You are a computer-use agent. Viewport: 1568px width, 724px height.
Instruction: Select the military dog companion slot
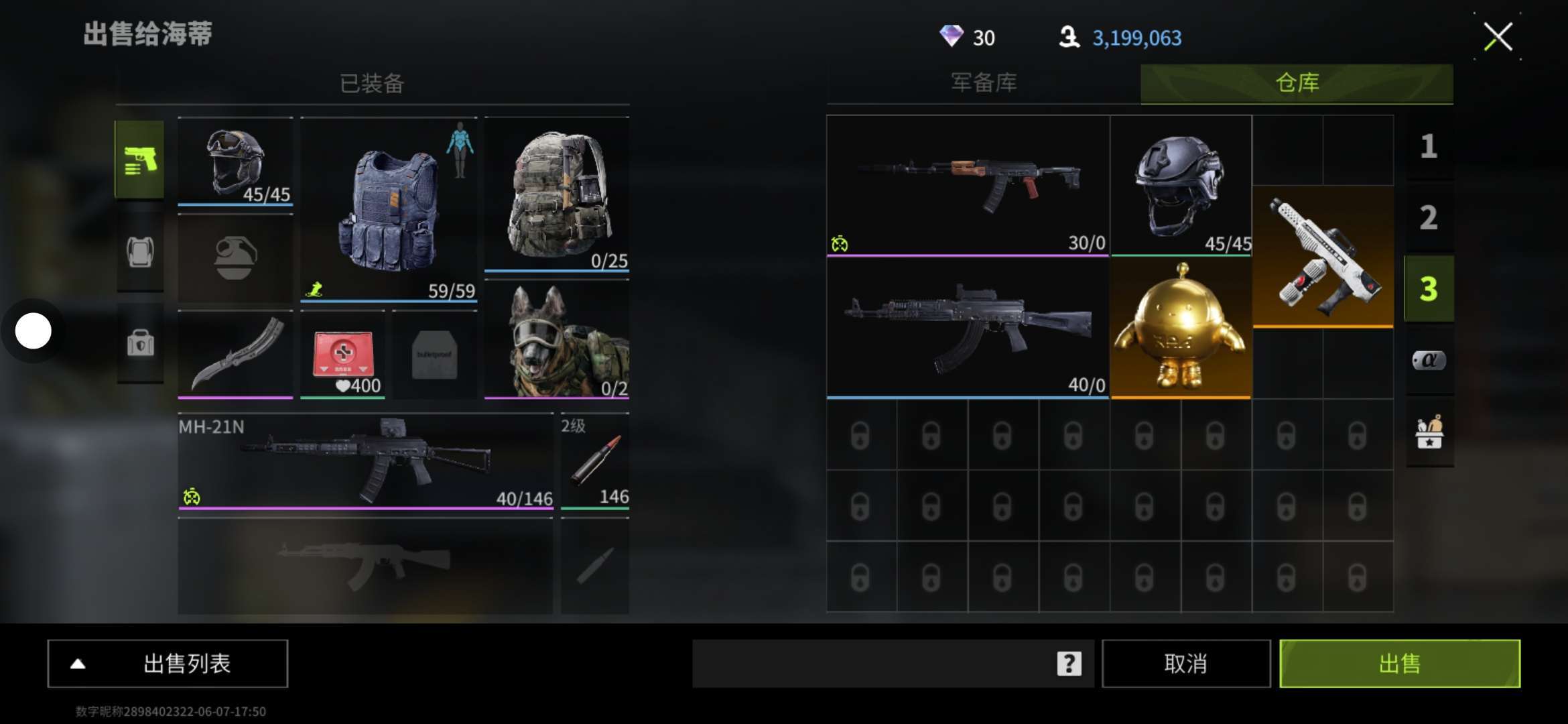point(557,340)
